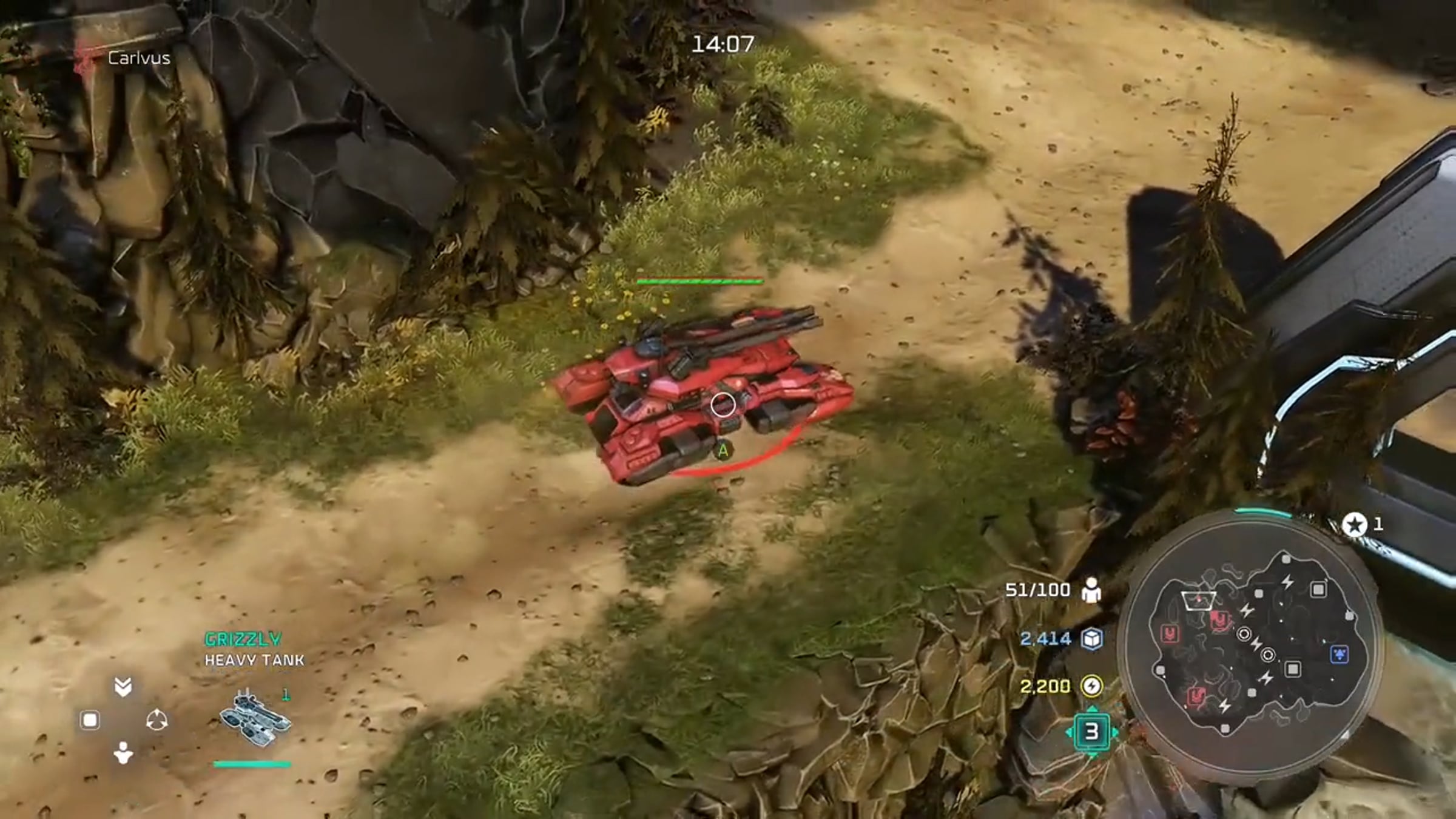Click the yellow power lightning icon
Image resolution: width=1456 pixels, height=819 pixels.
(x=1091, y=686)
